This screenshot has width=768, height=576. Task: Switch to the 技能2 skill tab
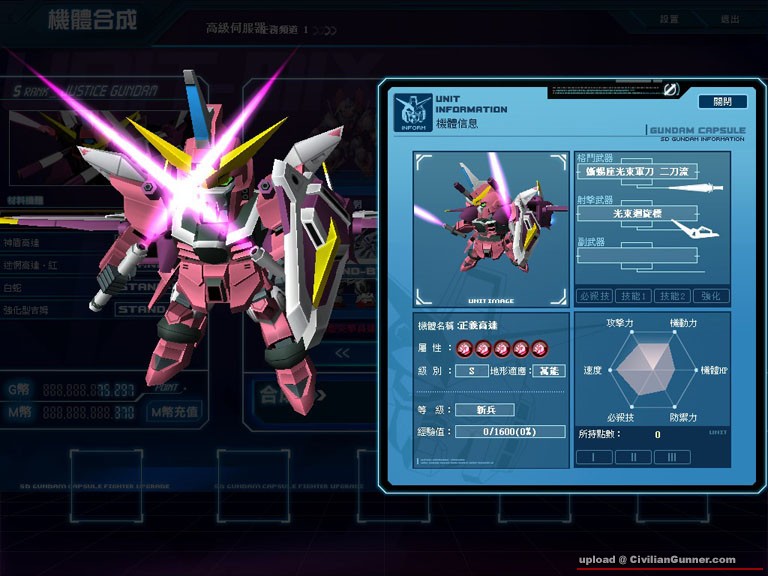click(673, 296)
